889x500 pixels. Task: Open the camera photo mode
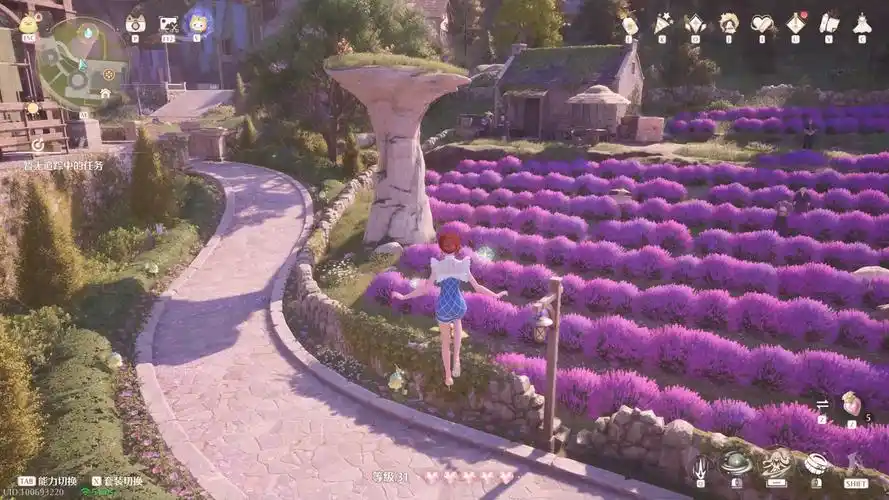click(135, 23)
